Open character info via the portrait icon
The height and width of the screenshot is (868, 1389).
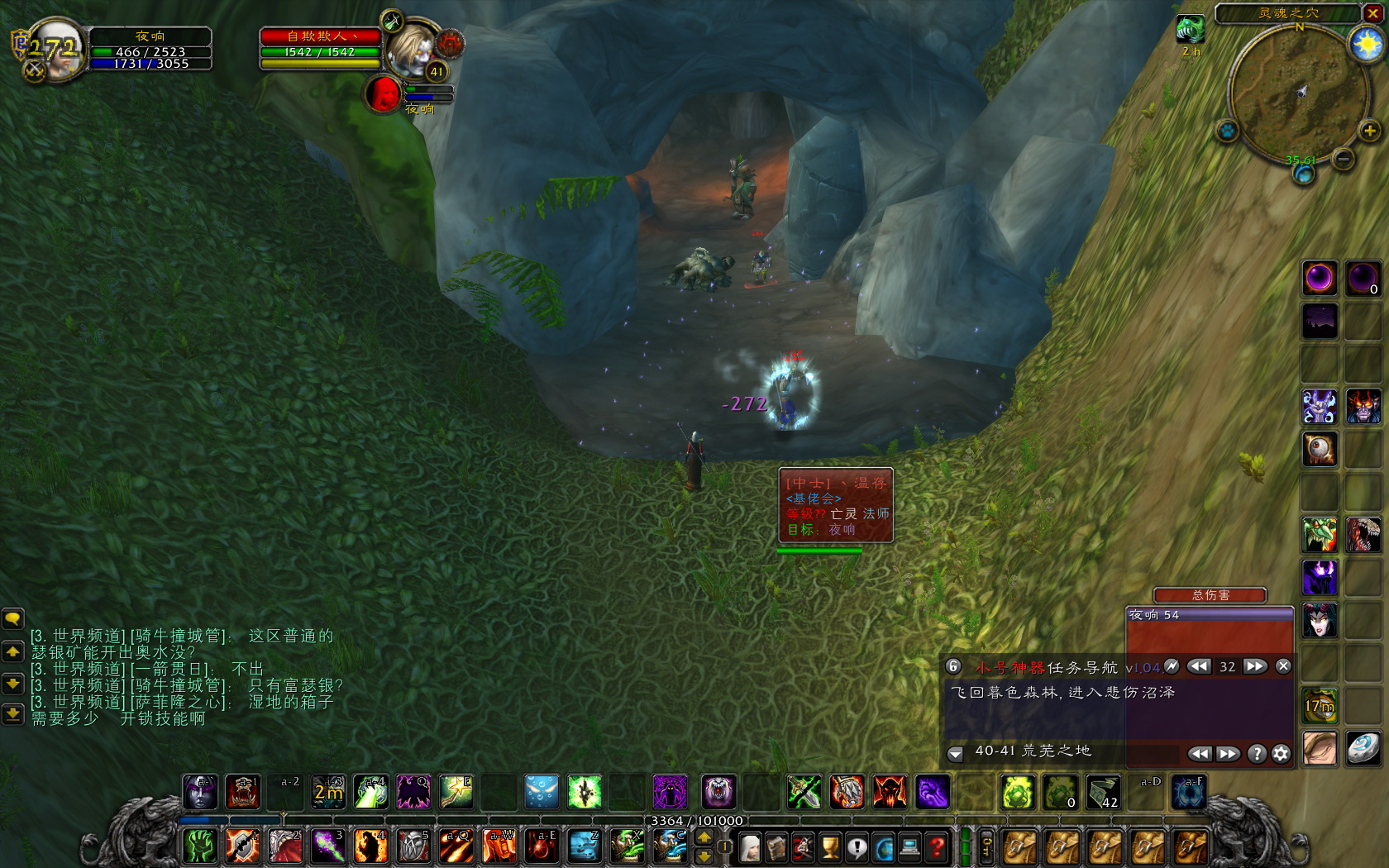[x=751, y=847]
